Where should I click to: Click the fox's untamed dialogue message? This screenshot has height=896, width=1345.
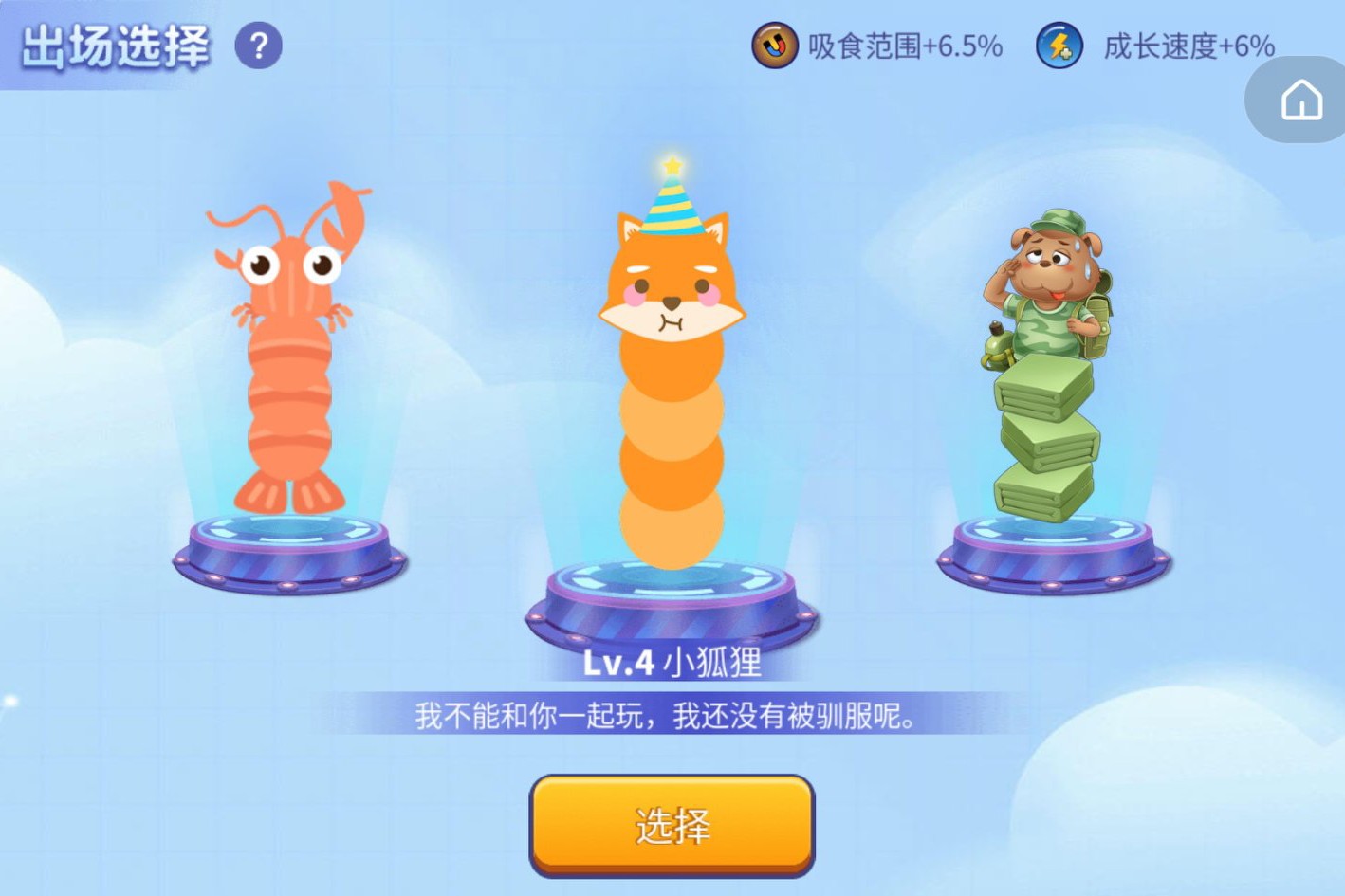click(670, 718)
